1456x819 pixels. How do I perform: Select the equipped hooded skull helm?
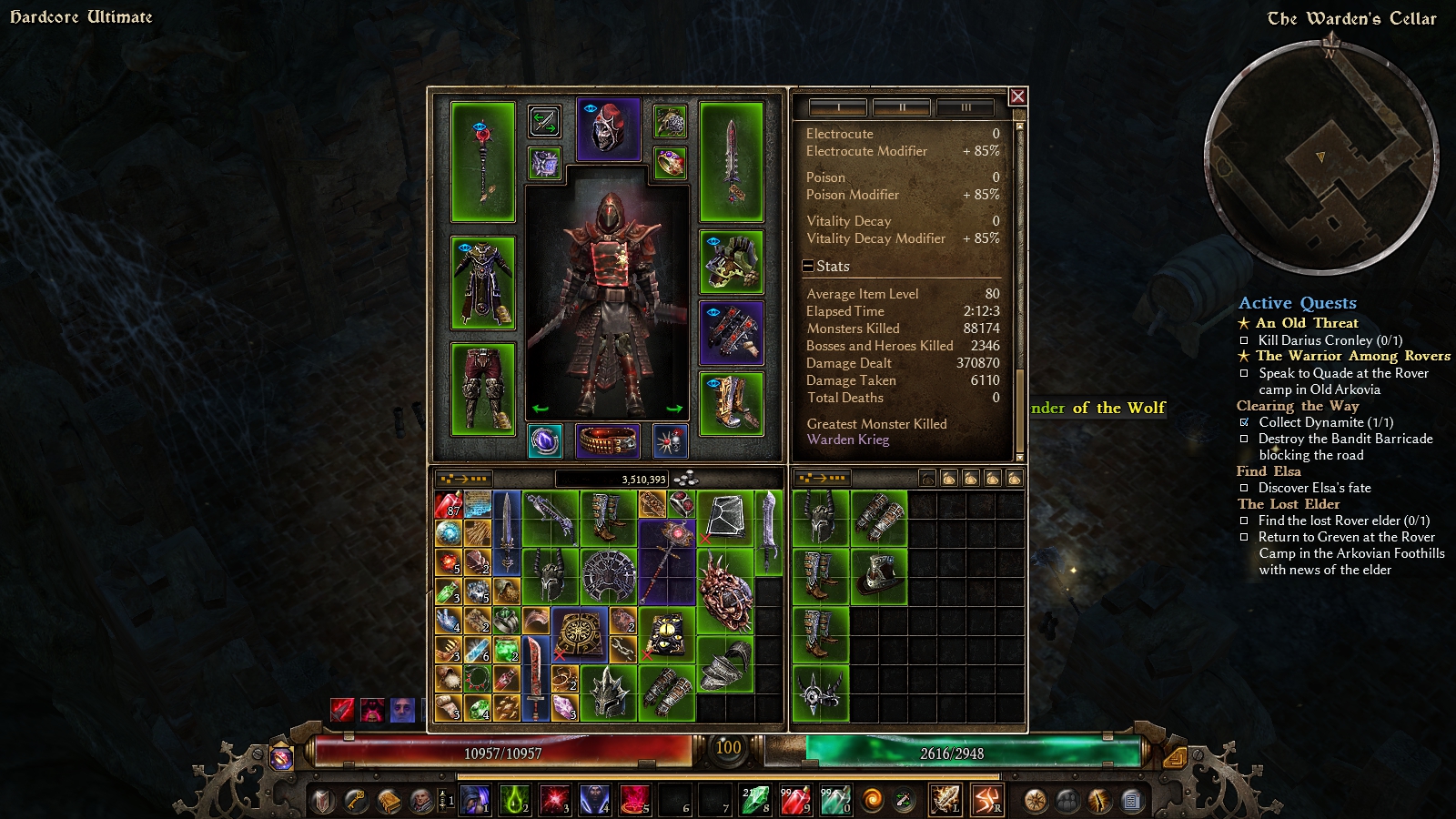click(608, 129)
